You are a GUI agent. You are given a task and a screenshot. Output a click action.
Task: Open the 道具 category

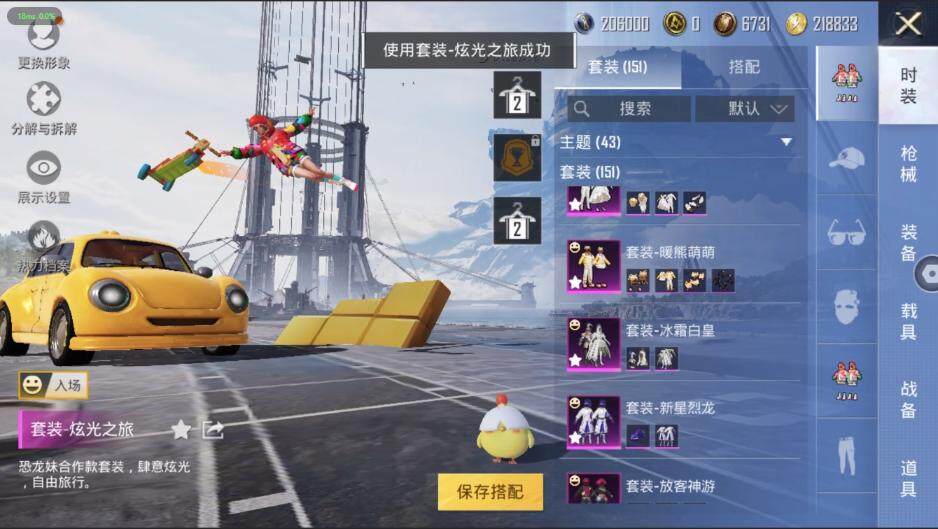(x=908, y=478)
